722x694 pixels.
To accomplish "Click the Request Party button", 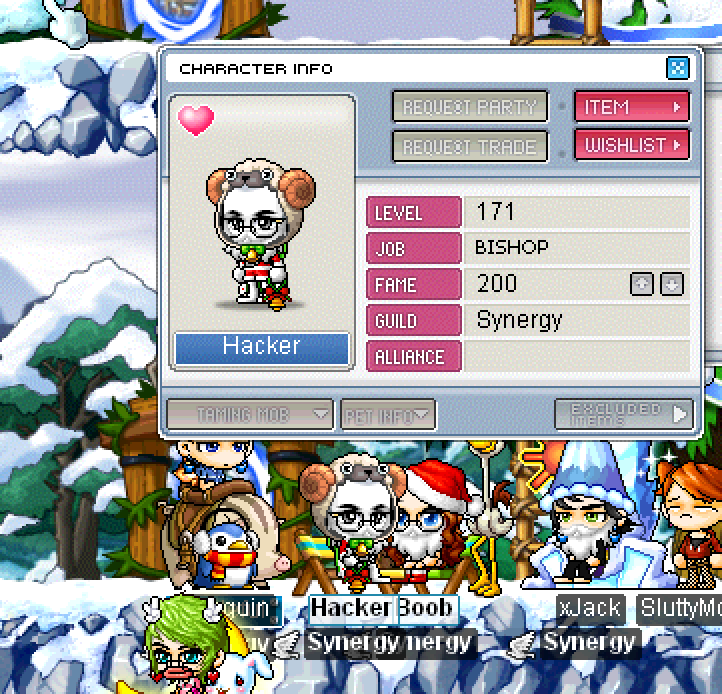I will pos(470,107).
